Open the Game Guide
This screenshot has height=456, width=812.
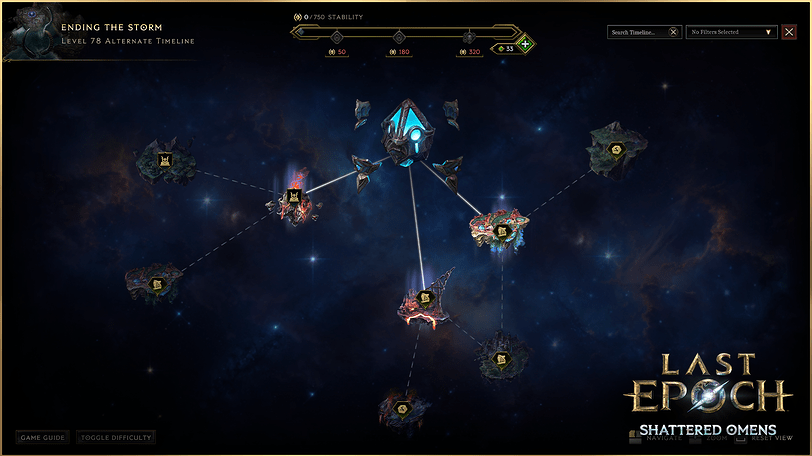tap(43, 437)
